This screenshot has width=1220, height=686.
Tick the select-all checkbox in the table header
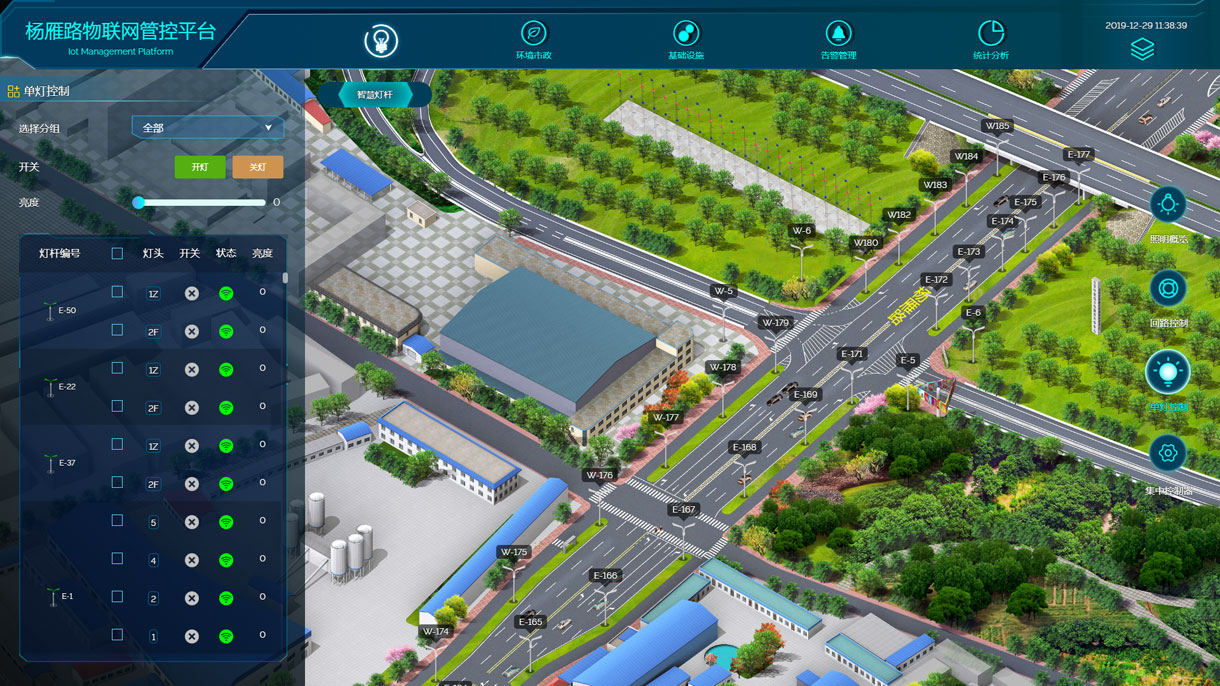117,254
